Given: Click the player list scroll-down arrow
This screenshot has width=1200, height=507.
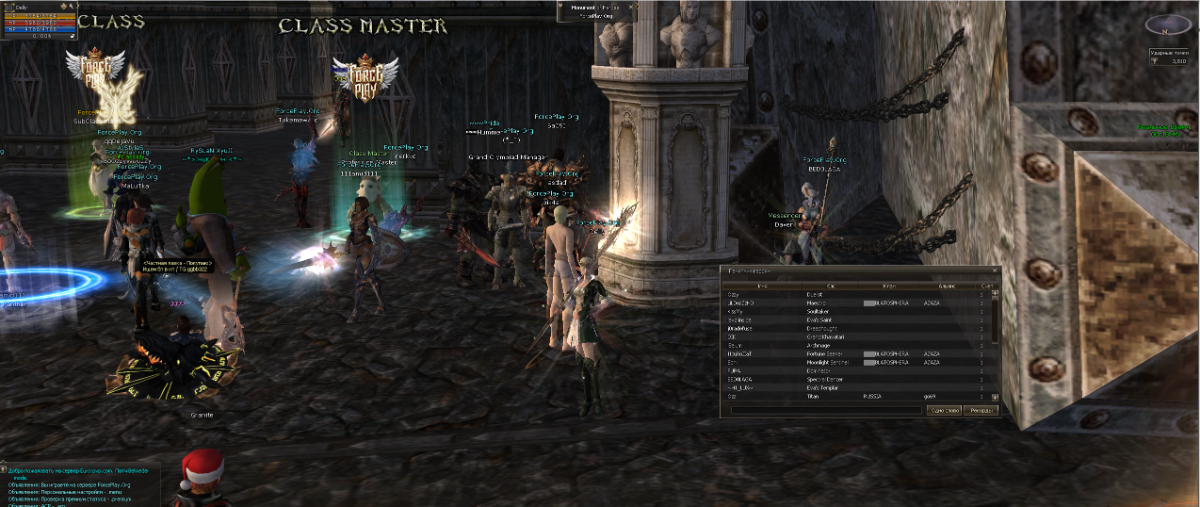Looking at the screenshot, I should coord(995,399).
